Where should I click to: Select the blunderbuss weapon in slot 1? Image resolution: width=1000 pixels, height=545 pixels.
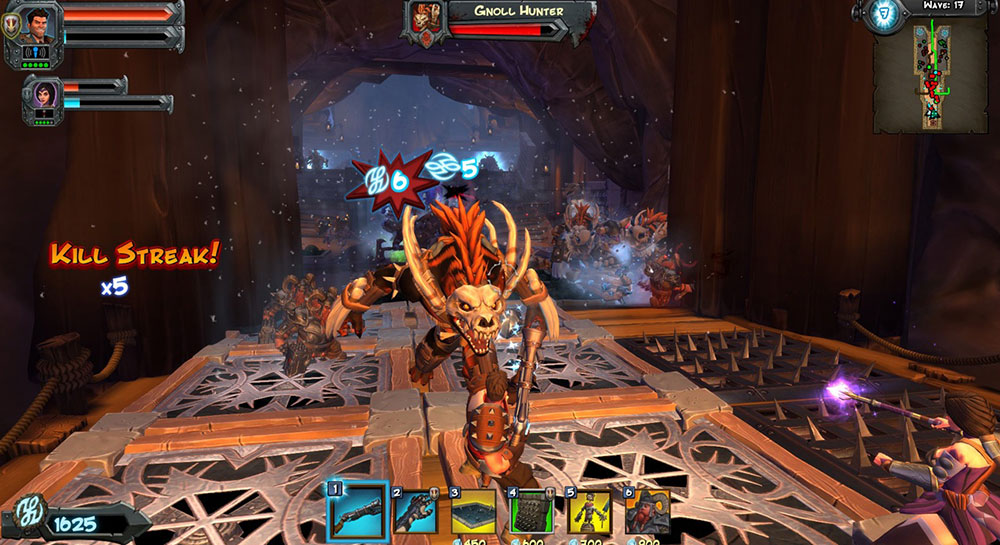click(x=357, y=511)
